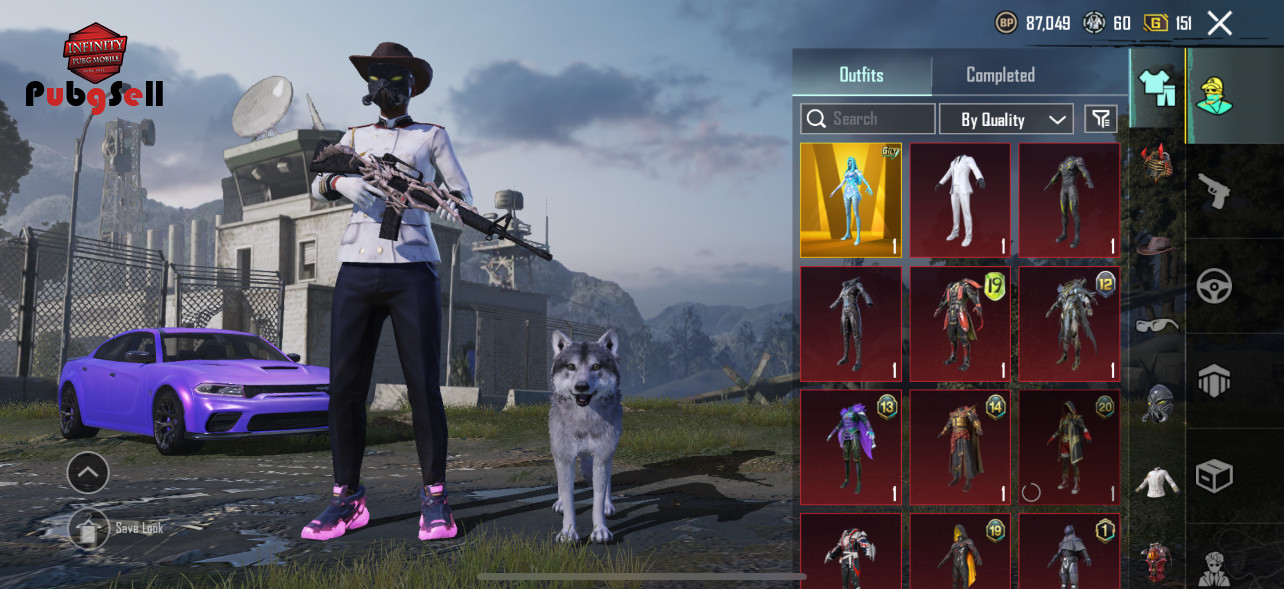
Task: Choose the purple-caped outfit with badge 13
Action: (x=850, y=447)
